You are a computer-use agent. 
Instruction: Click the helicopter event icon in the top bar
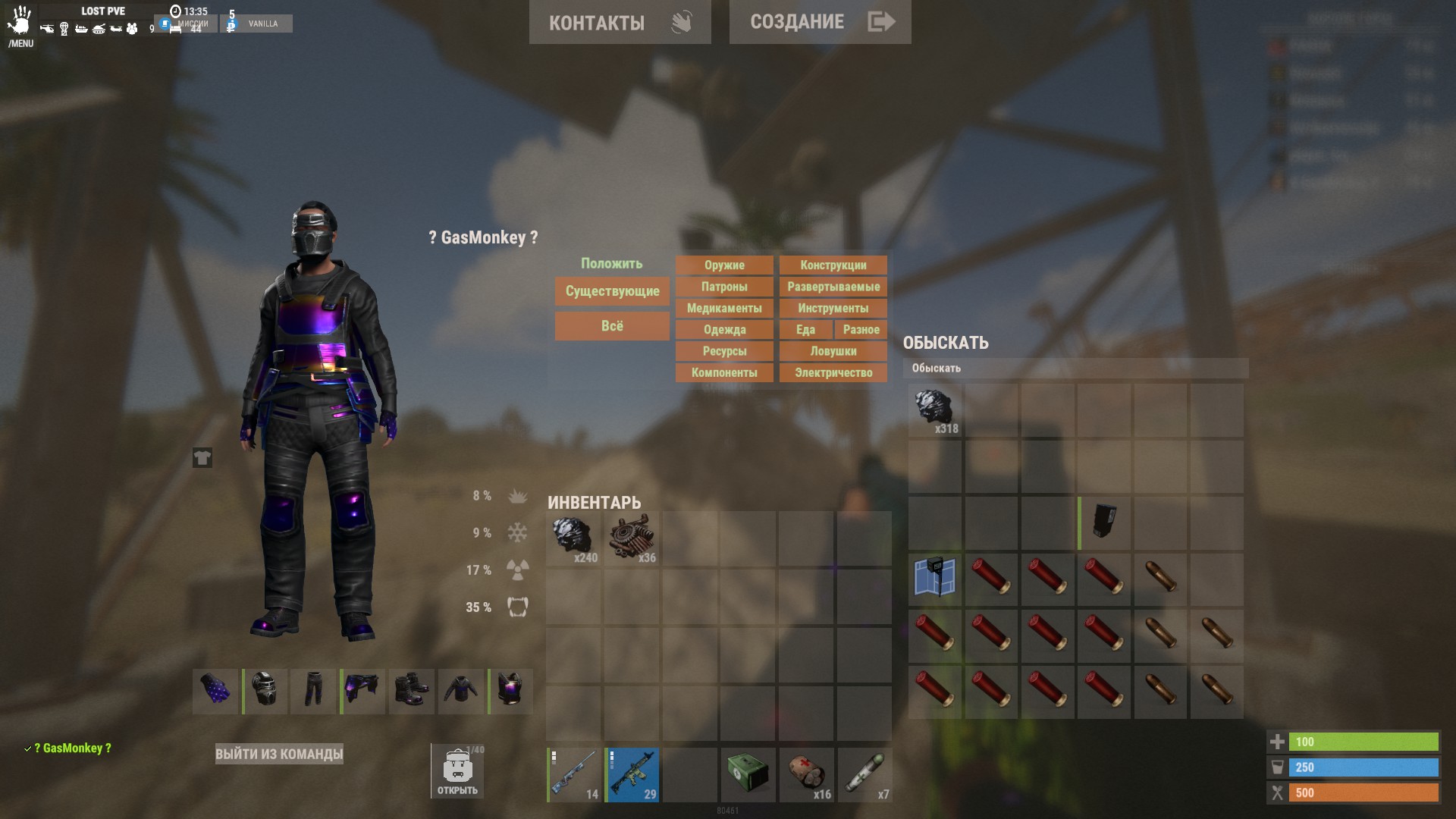point(47,29)
